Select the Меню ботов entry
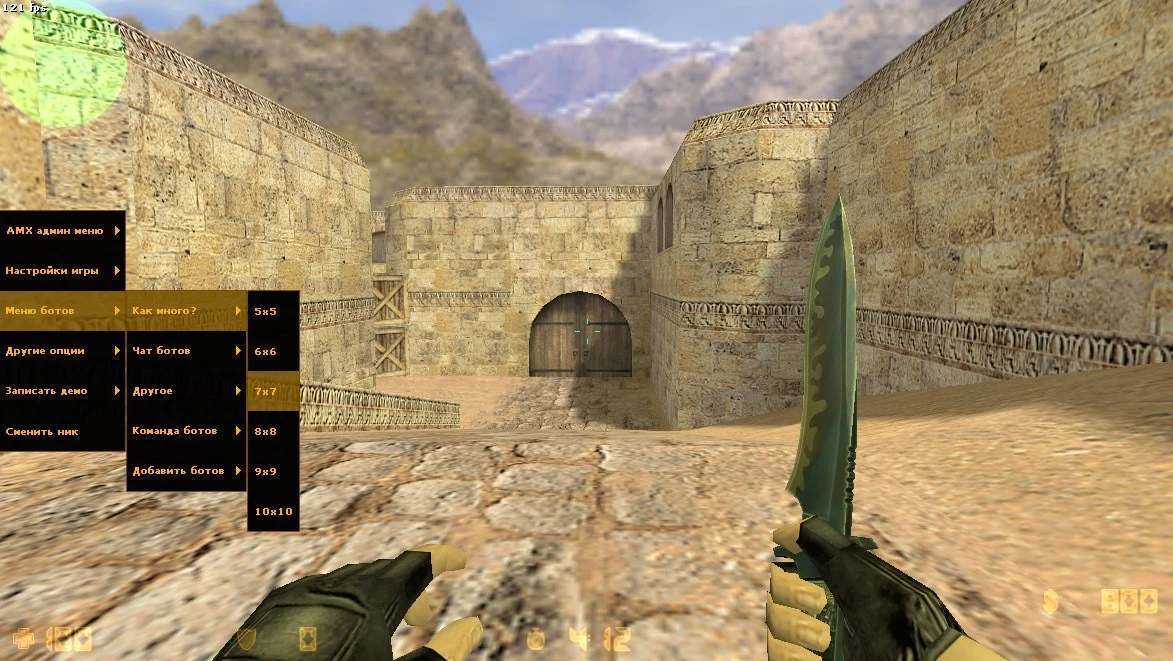The height and width of the screenshot is (661, 1173). [62, 311]
